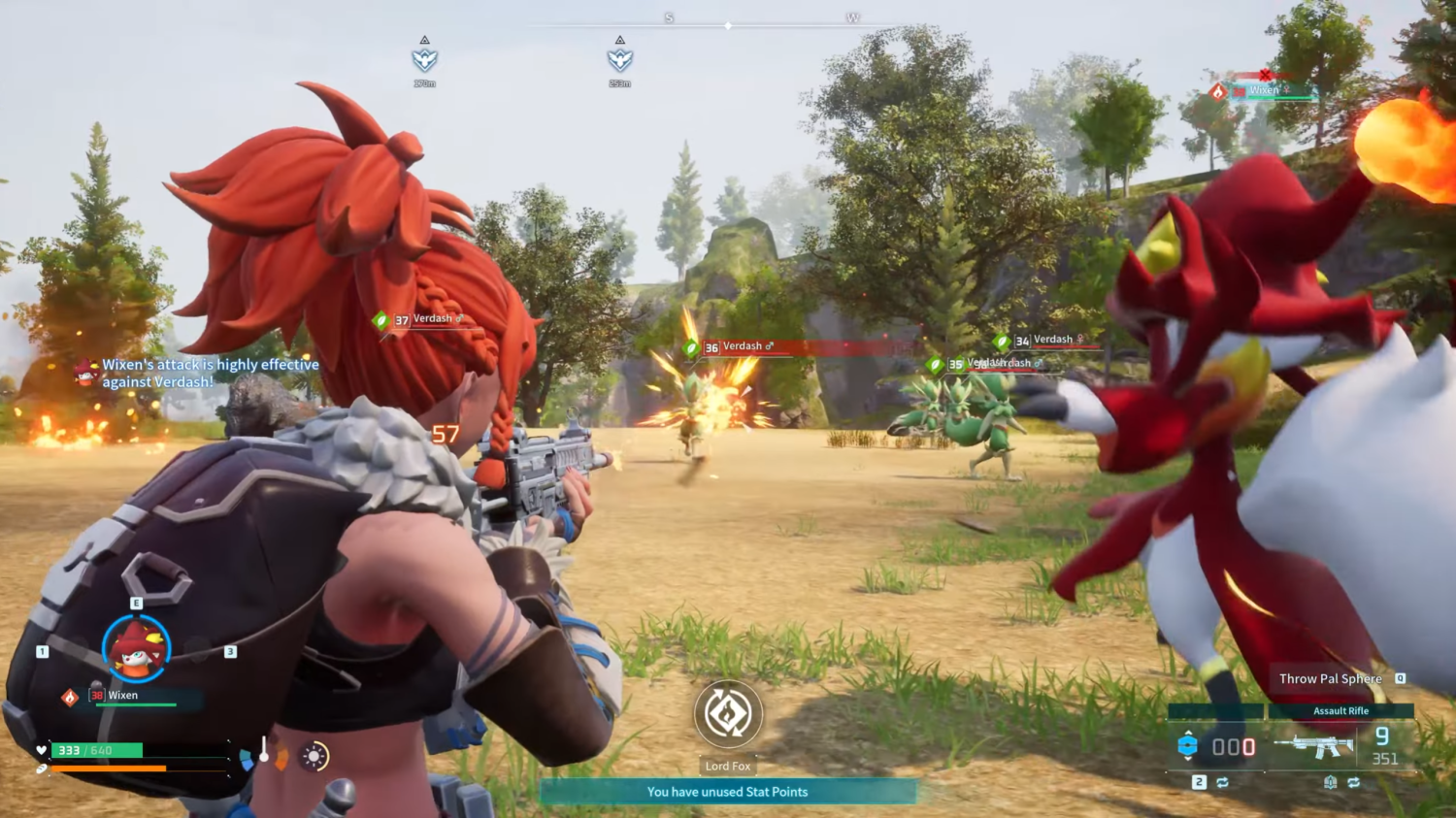
Task: Click the blue Pal Sphere icon
Action: [1187, 746]
